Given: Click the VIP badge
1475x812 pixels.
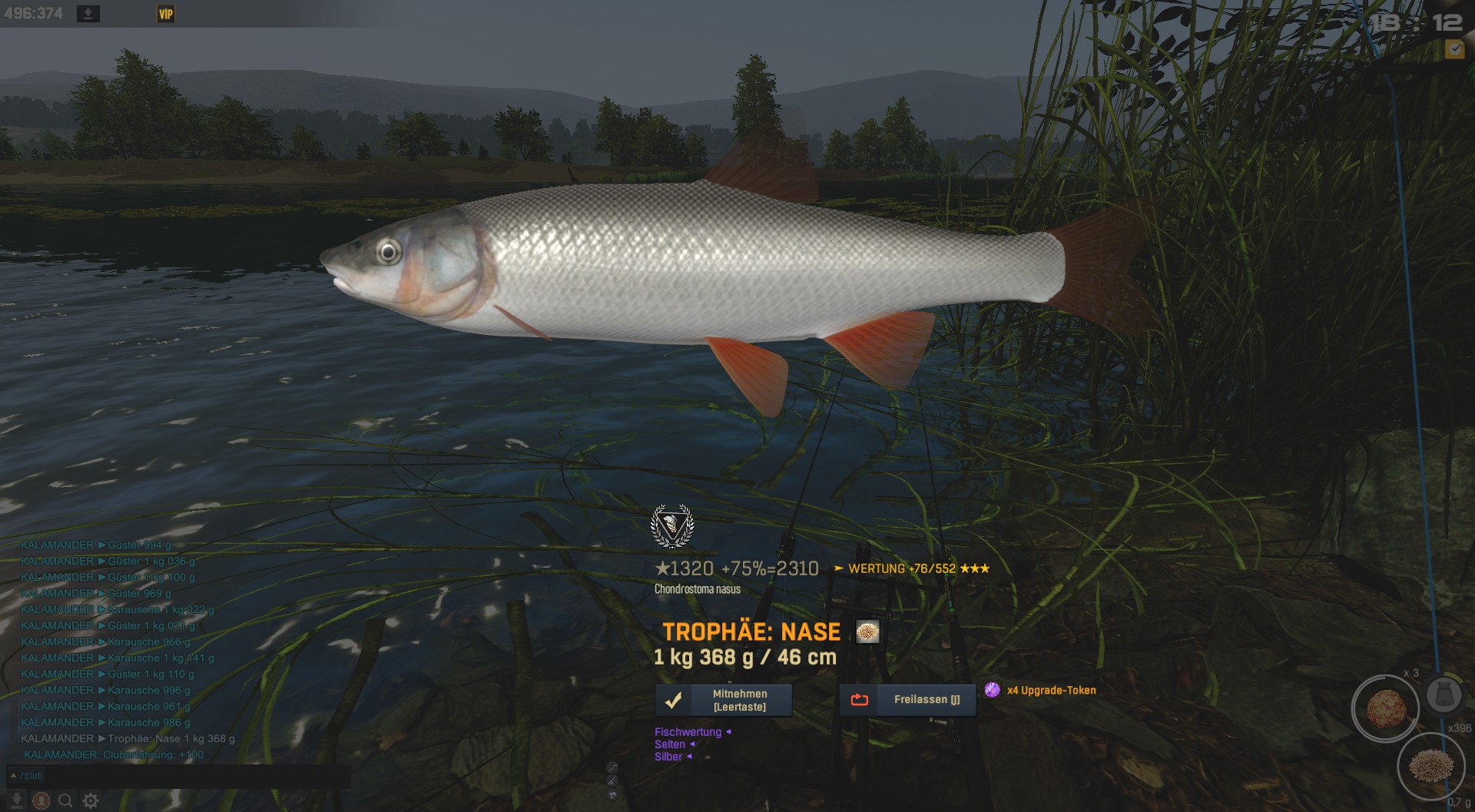Looking at the screenshot, I should pyautogui.click(x=166, y=14).
